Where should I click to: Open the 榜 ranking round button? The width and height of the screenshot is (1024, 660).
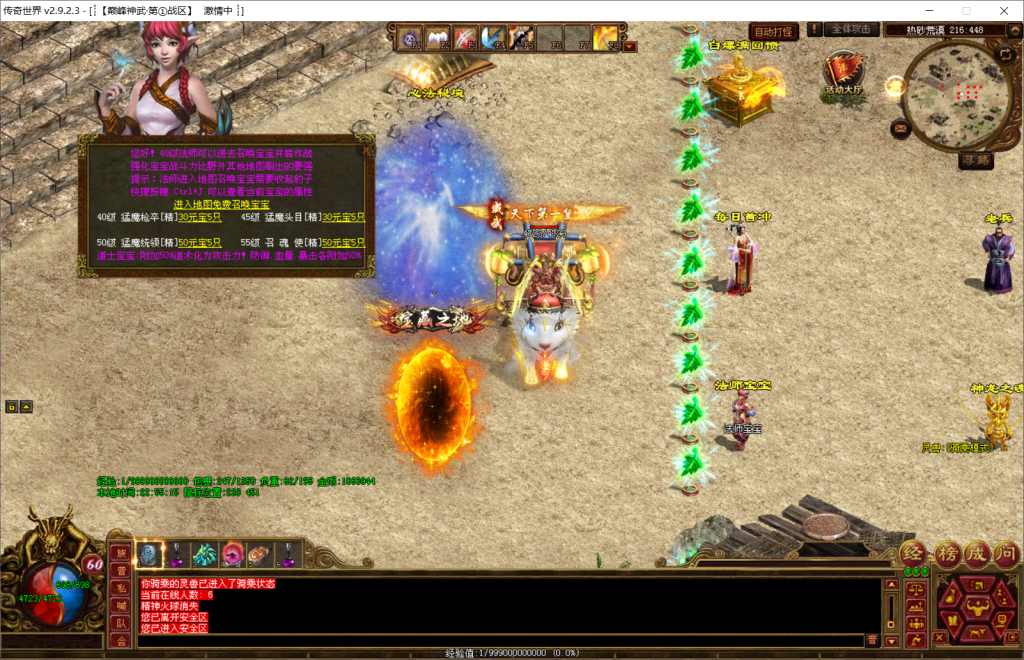click(x=947, y=553)
